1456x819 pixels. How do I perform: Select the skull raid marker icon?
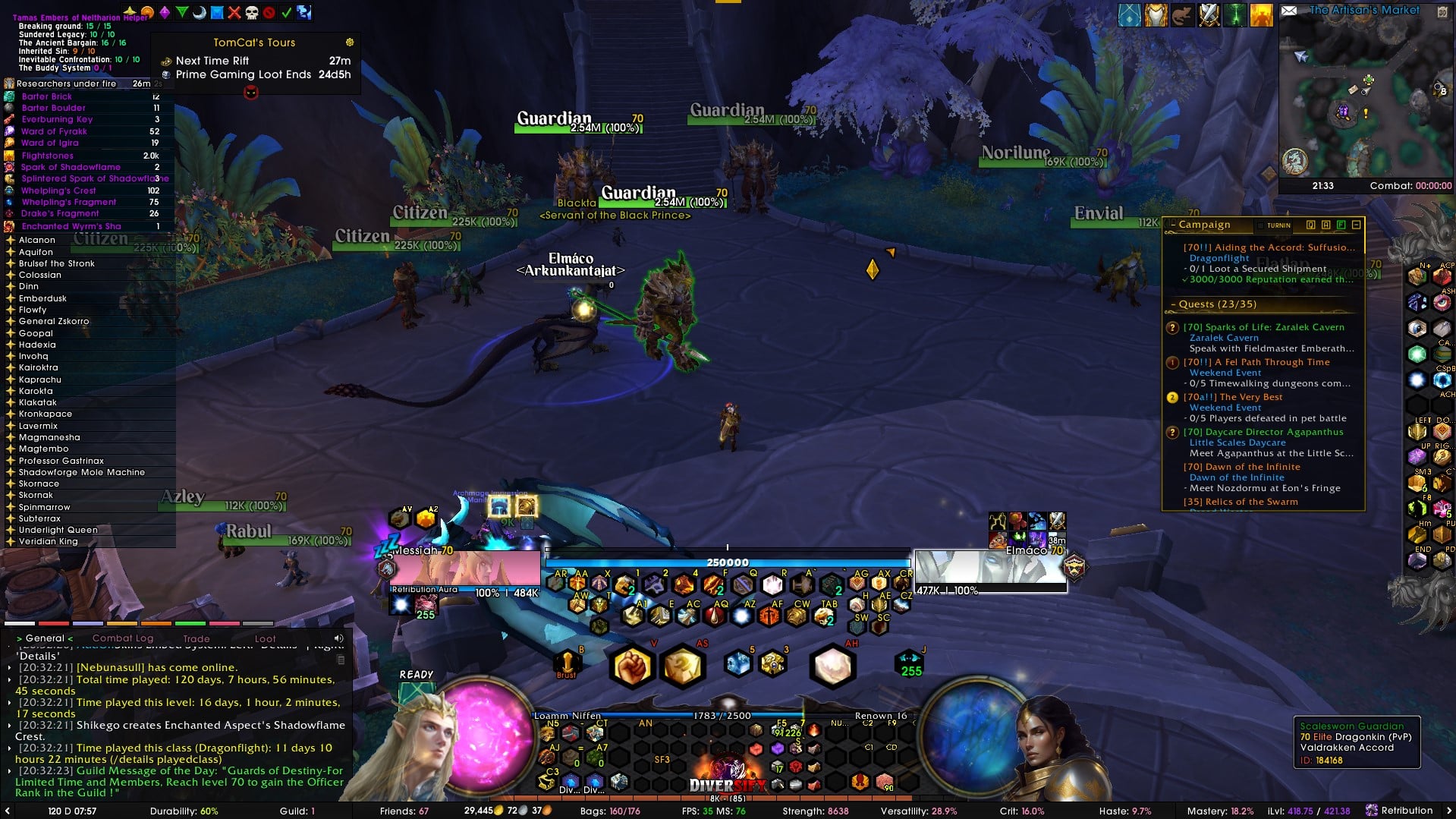(251, 12)
